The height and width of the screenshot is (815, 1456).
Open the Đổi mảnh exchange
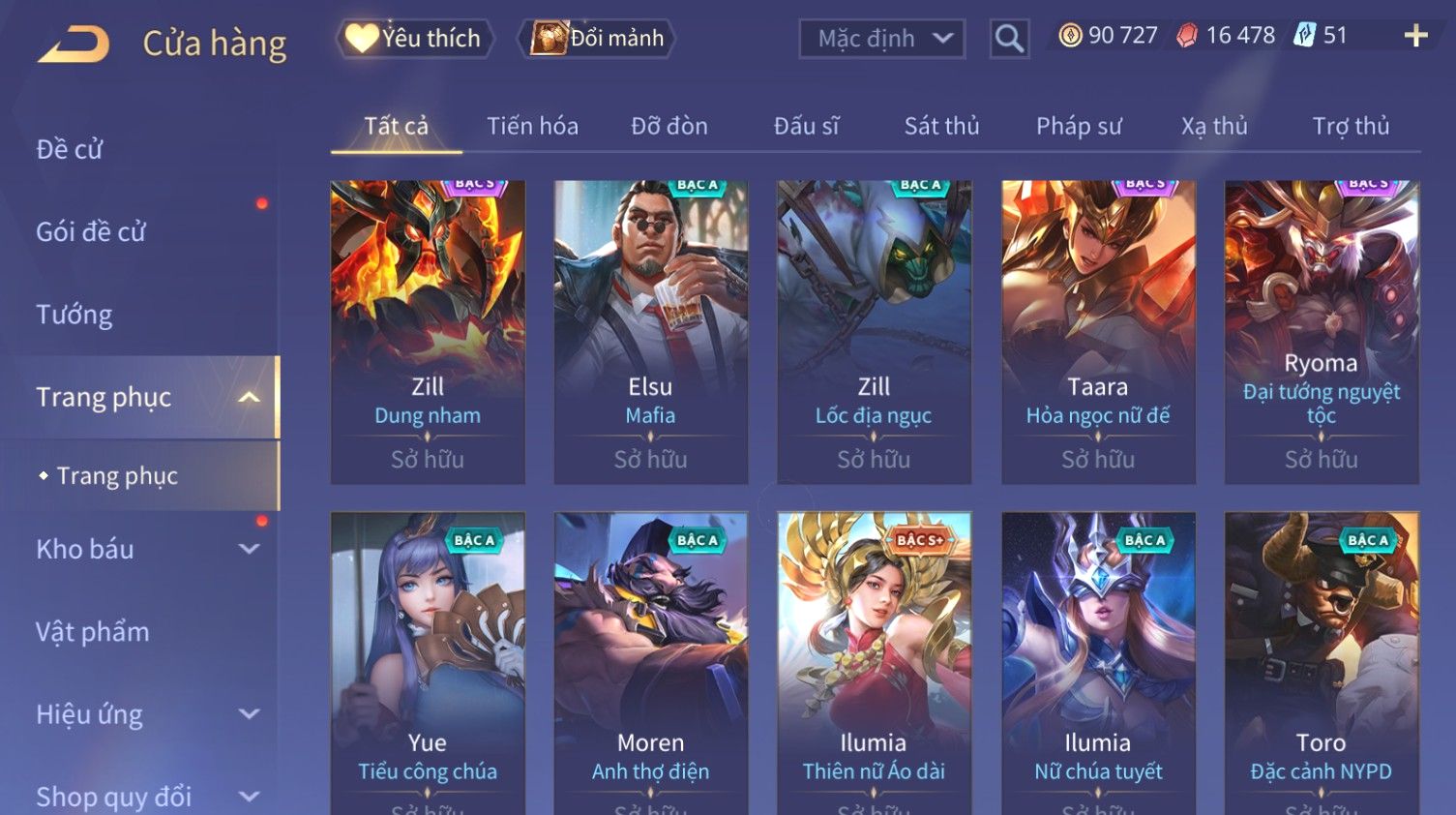[598, 39]
